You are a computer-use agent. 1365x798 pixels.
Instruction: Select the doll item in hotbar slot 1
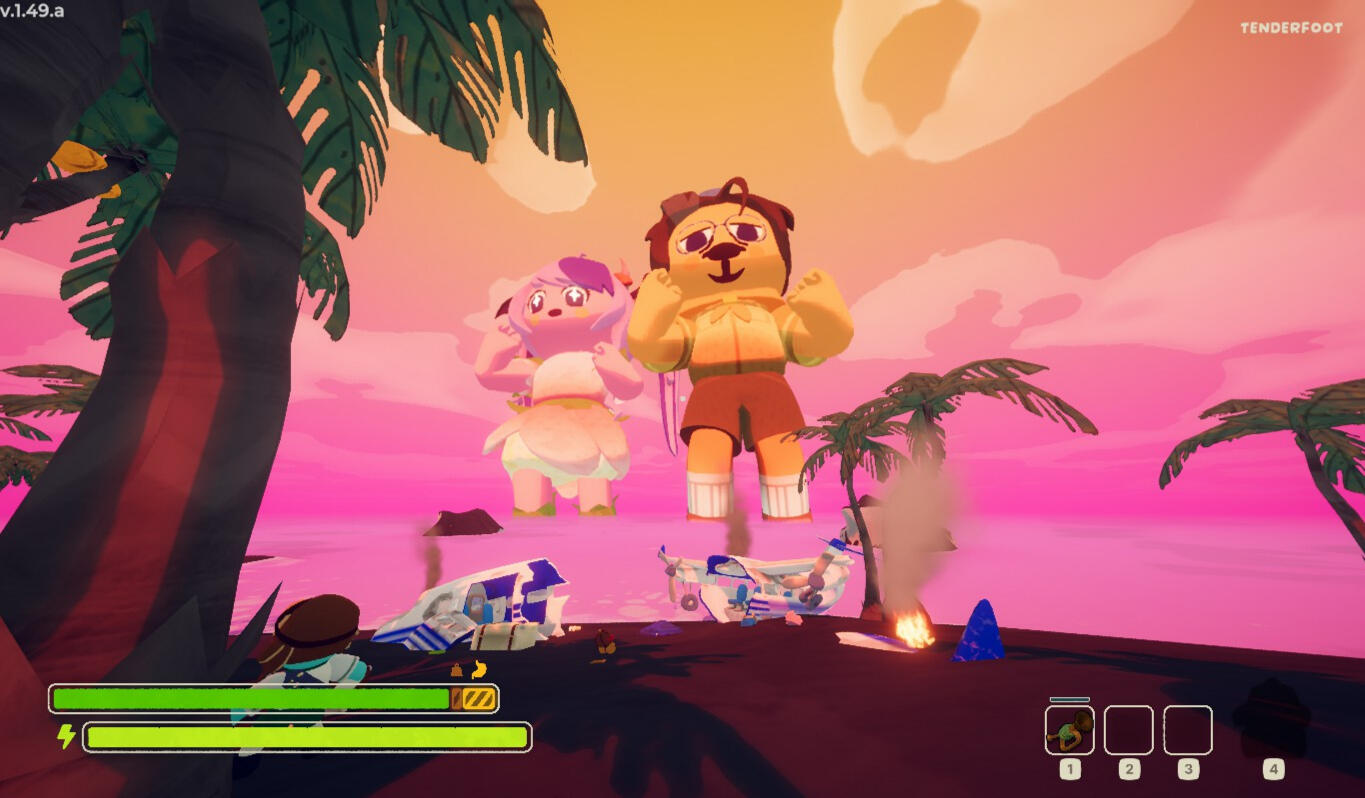[1069, 730]
